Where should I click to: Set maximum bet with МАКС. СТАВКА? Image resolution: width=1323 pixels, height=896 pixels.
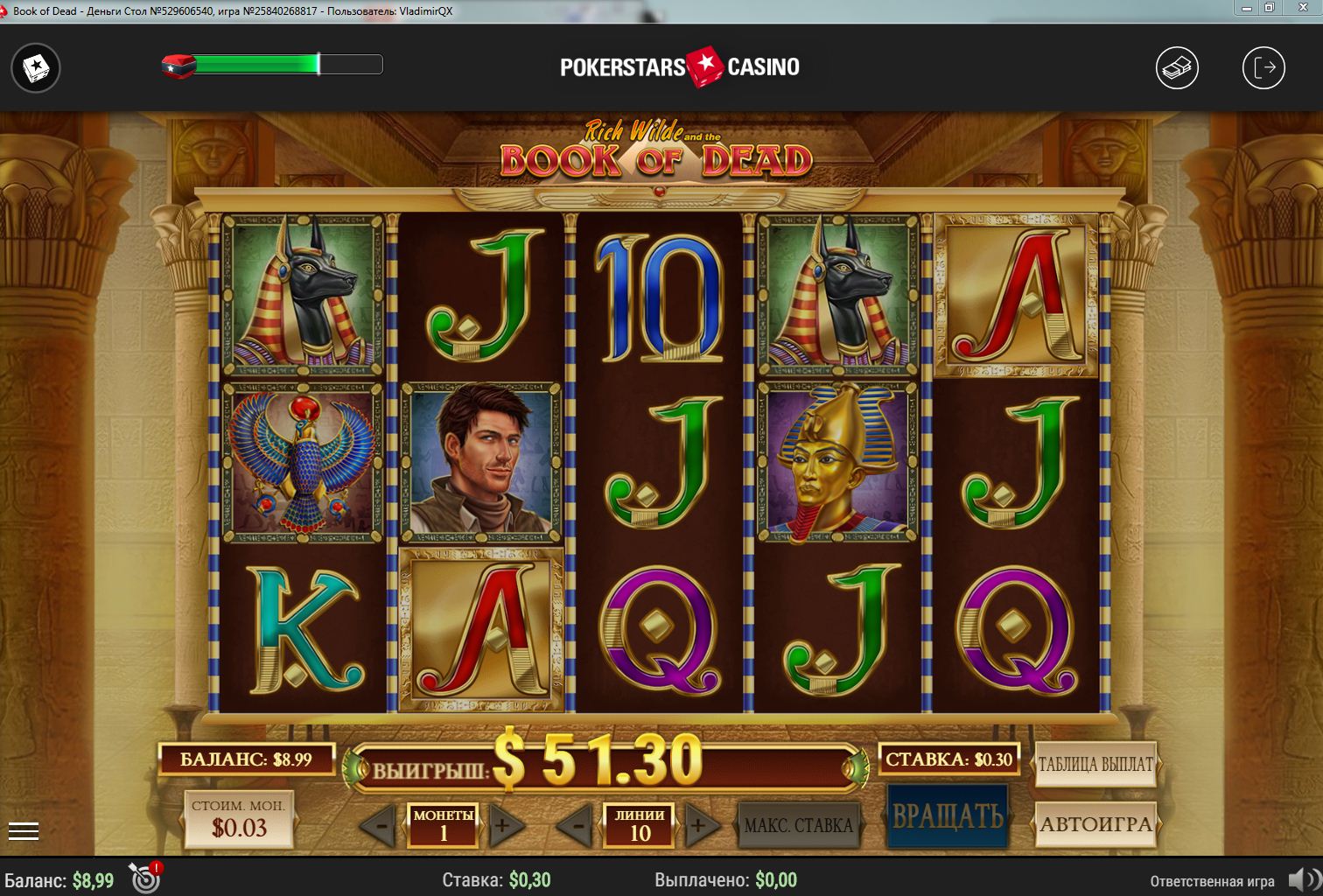(x=798, y=825)
